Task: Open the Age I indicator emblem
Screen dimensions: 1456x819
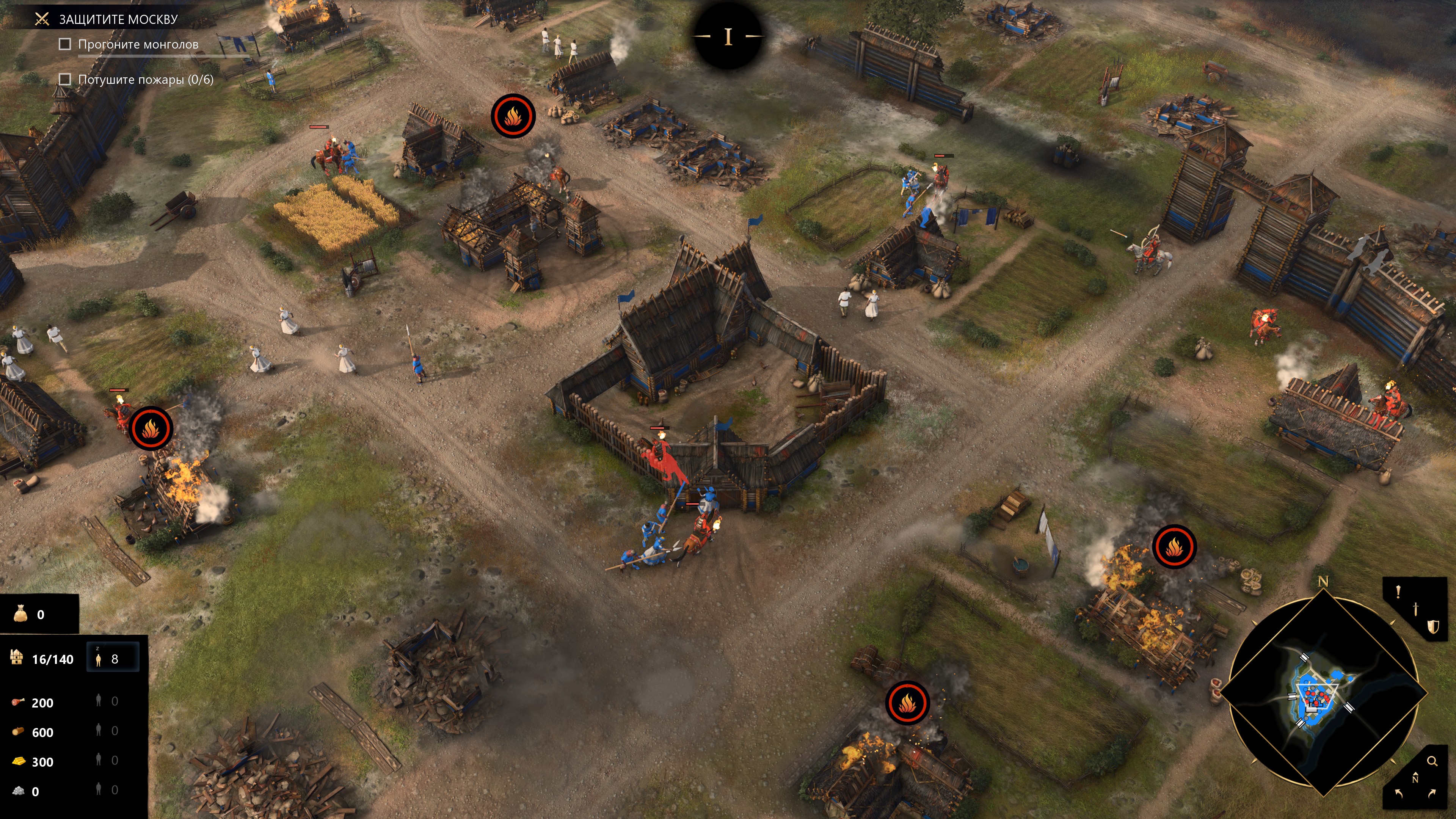Action: [x=728, y=36]
